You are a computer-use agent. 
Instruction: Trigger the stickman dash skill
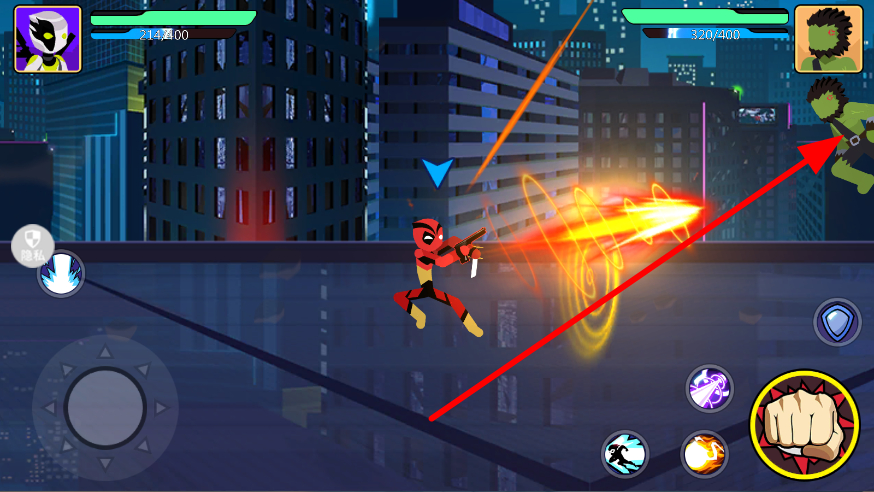(x=625, y=455)
